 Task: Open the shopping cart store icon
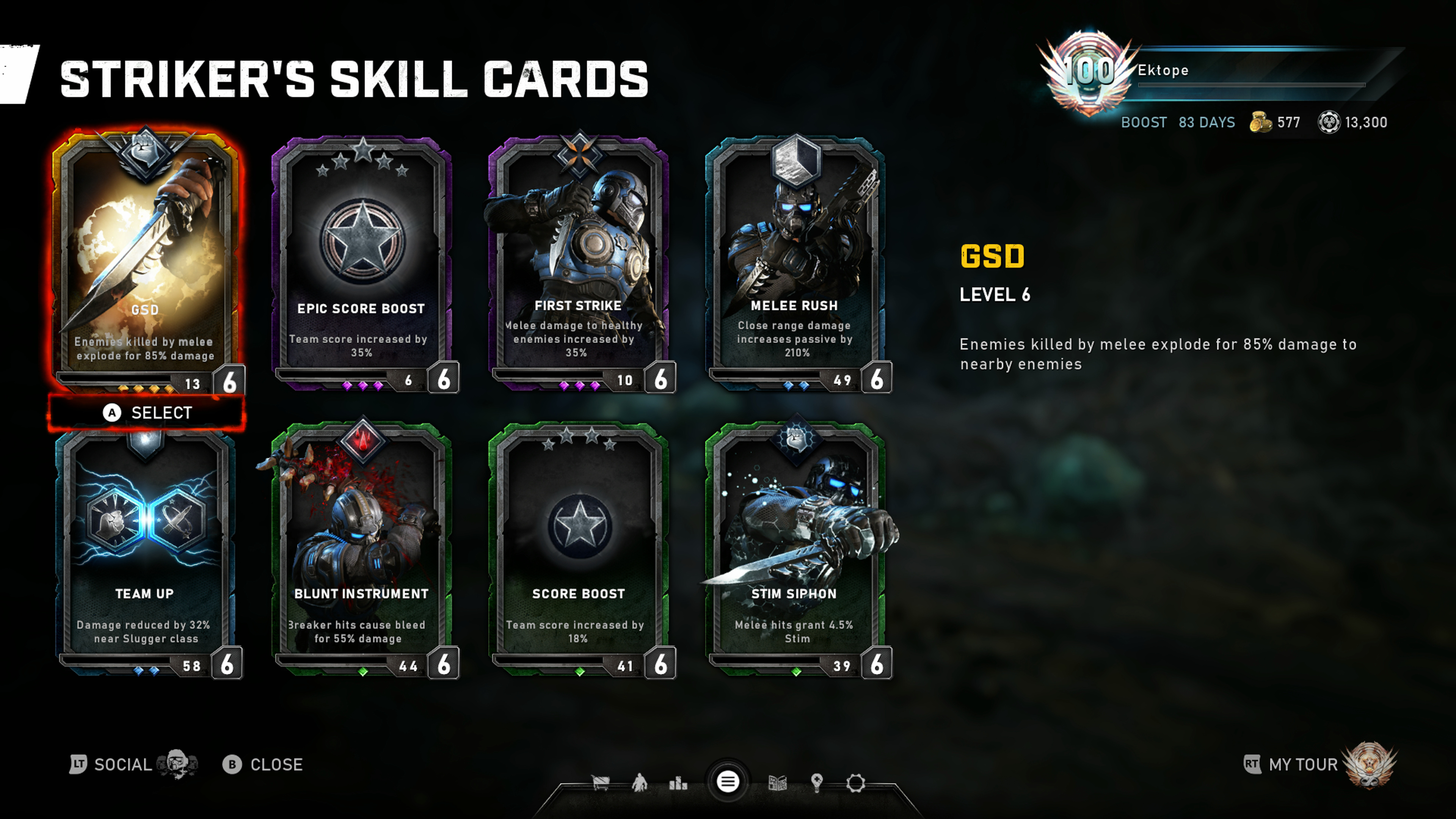[600, 783]
